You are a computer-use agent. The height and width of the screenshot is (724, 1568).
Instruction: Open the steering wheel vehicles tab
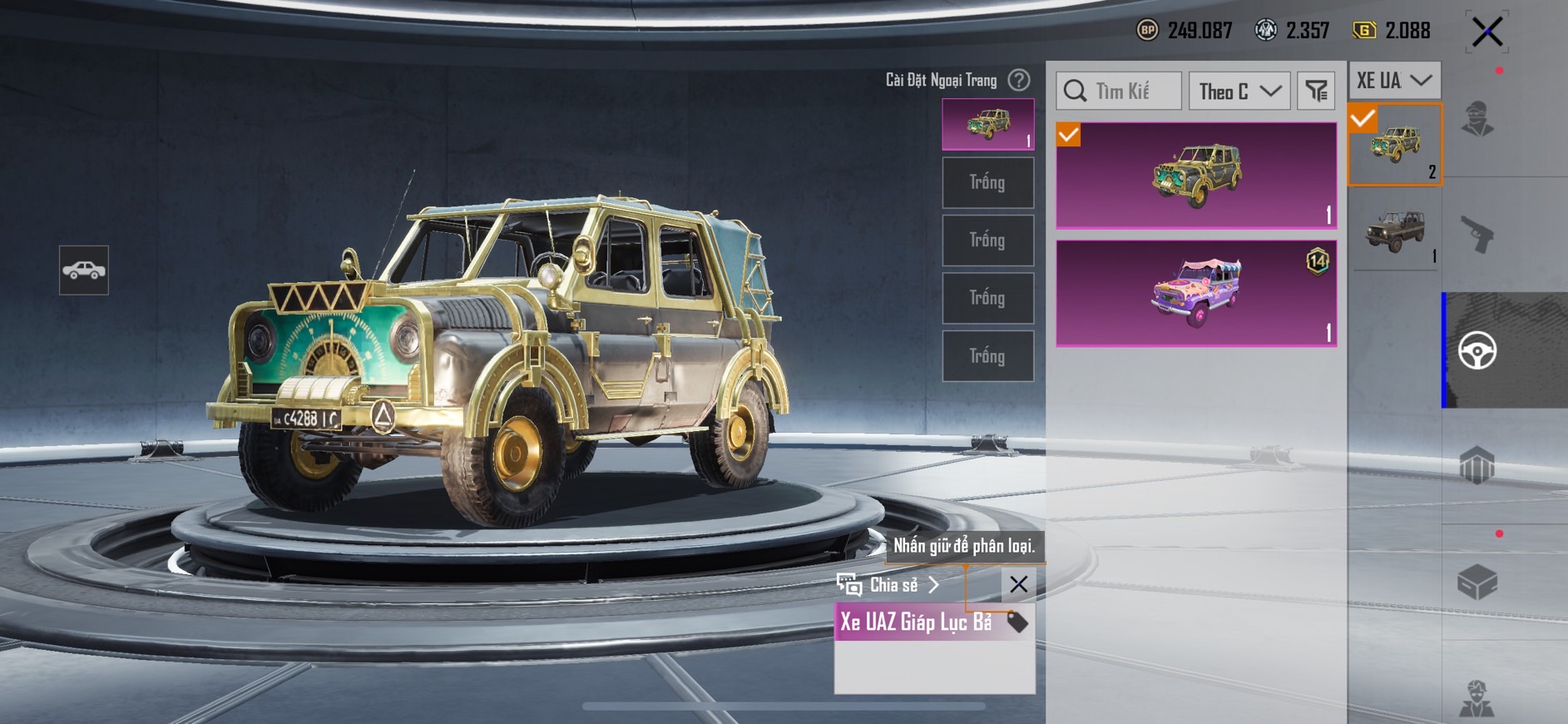click(x=1477, y=350)
